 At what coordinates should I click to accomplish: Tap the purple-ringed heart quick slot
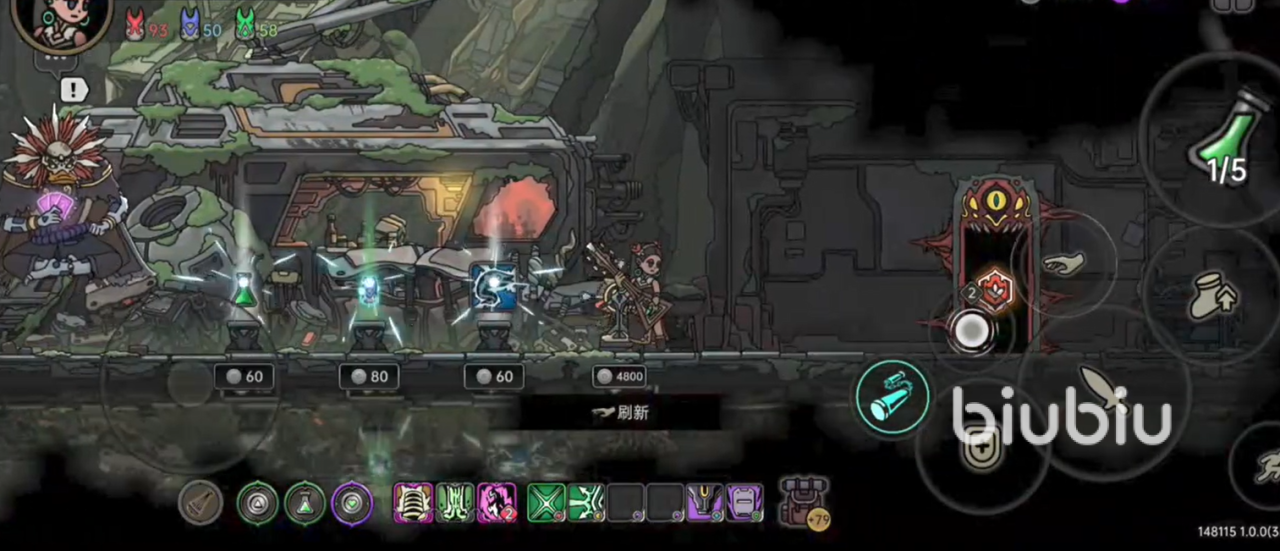pos(352,503)
